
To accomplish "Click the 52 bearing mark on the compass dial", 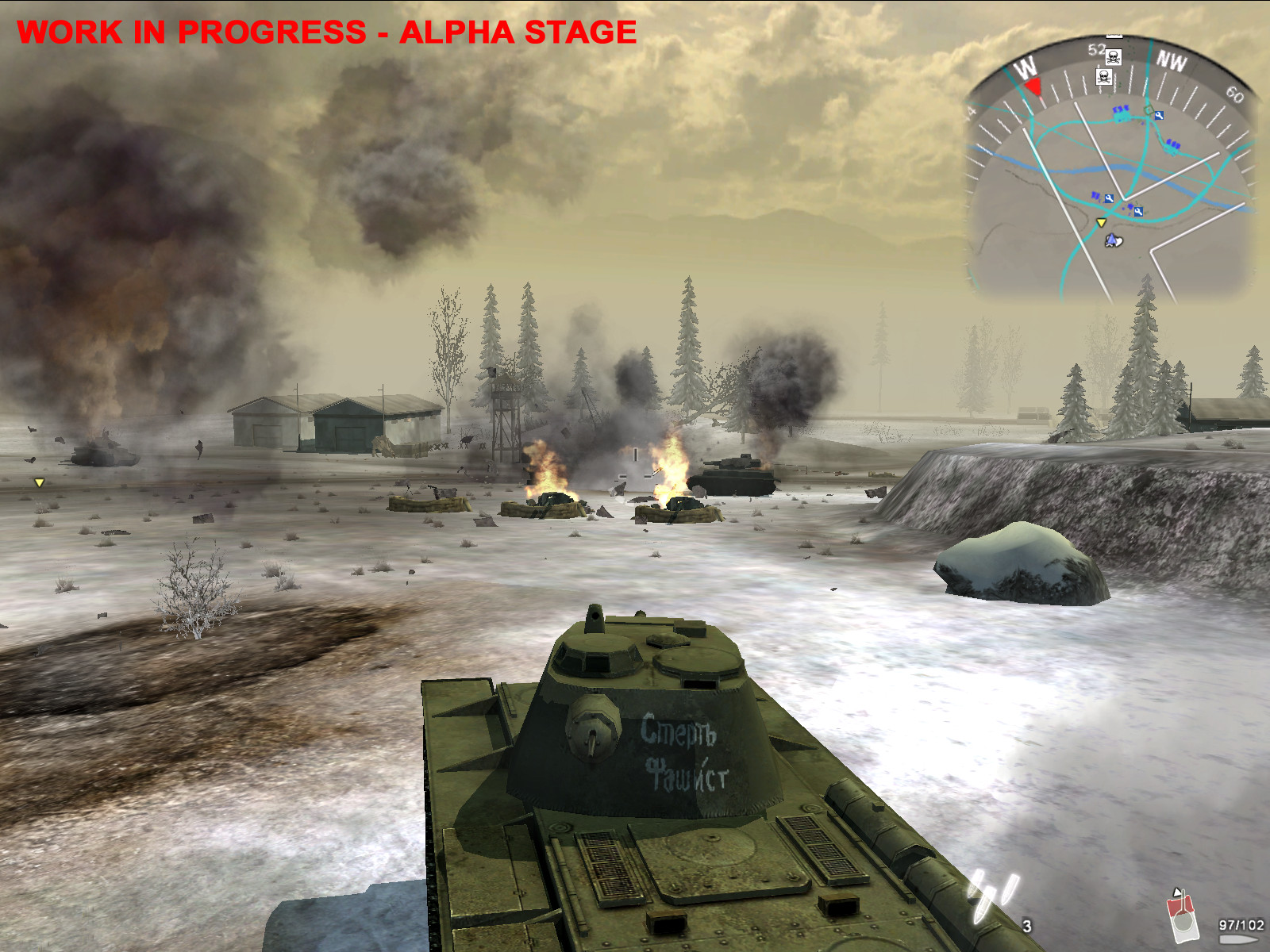I will (x=1095, y=48).
